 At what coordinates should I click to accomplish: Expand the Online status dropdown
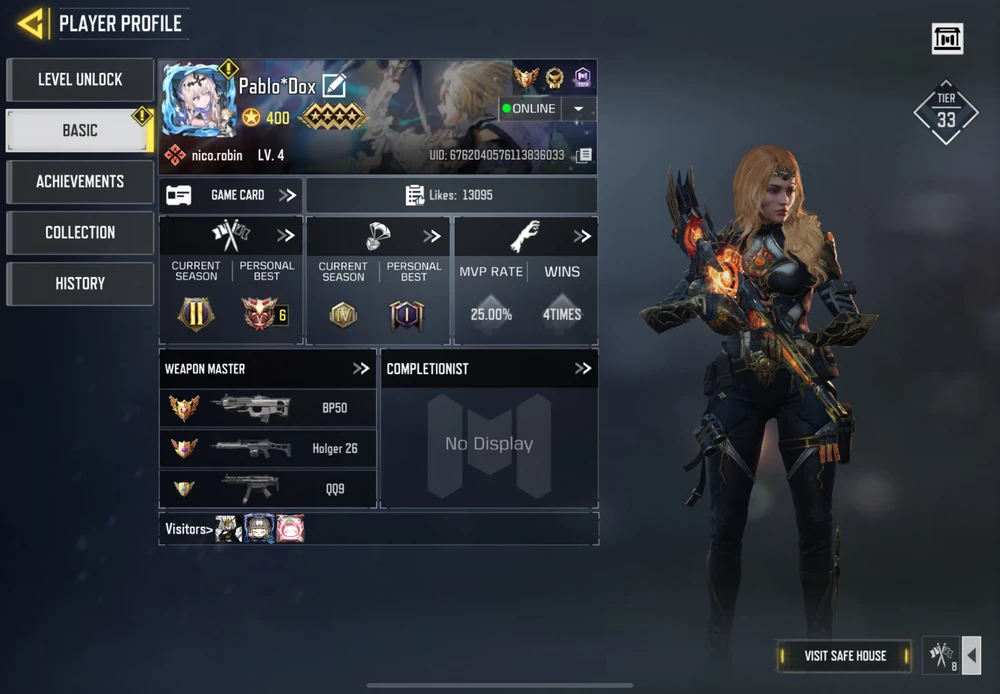click(579, 109)
